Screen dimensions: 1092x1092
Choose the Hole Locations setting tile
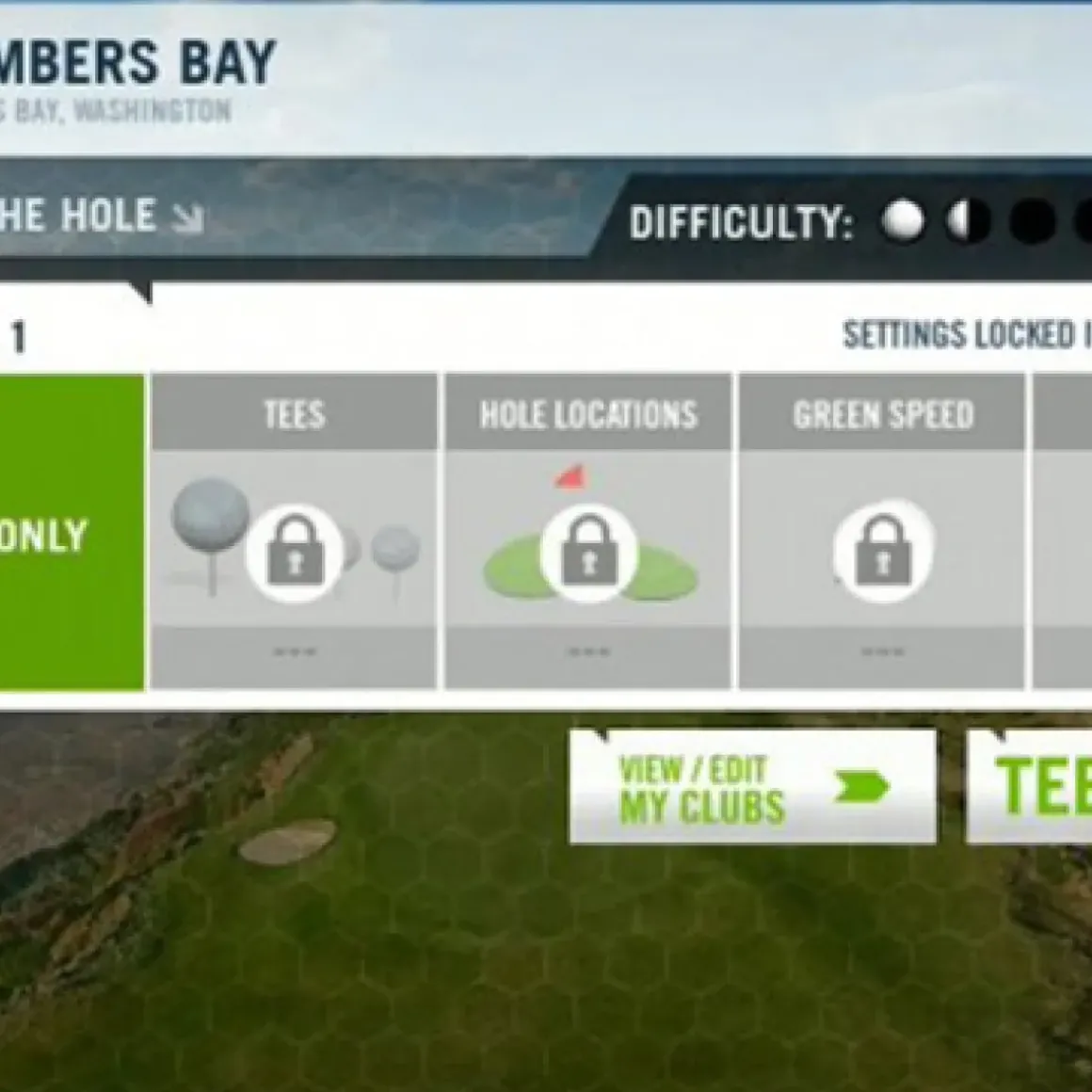pyautogui.click(x=588, y=532)
